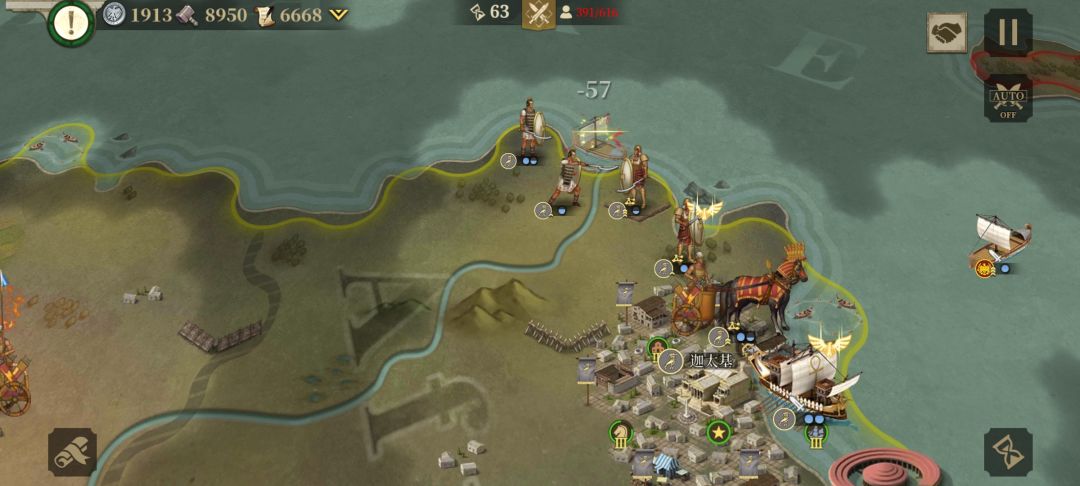Pause the game

pos(1007,32)
